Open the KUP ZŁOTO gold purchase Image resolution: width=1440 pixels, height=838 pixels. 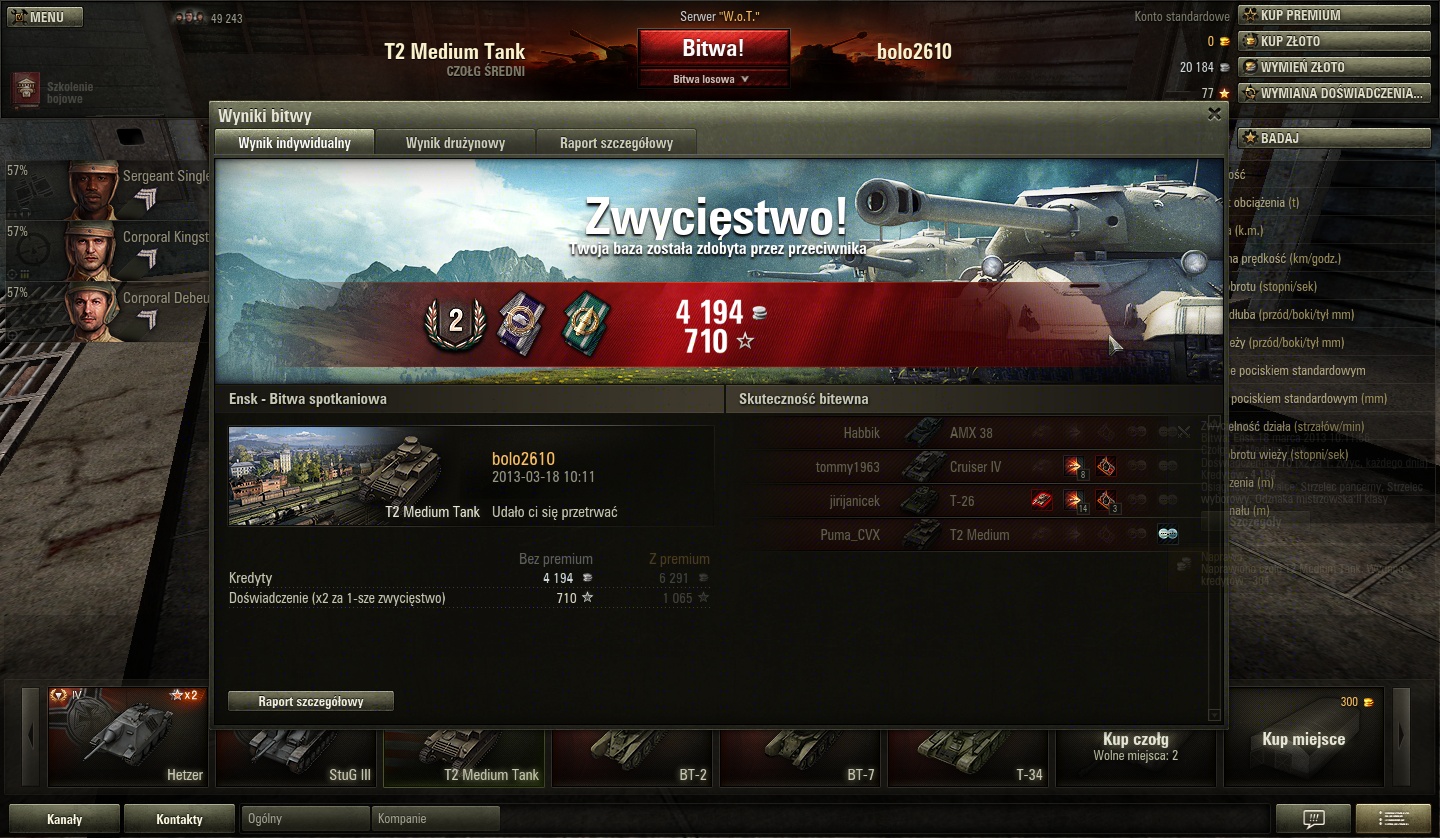pos(1334,41)
